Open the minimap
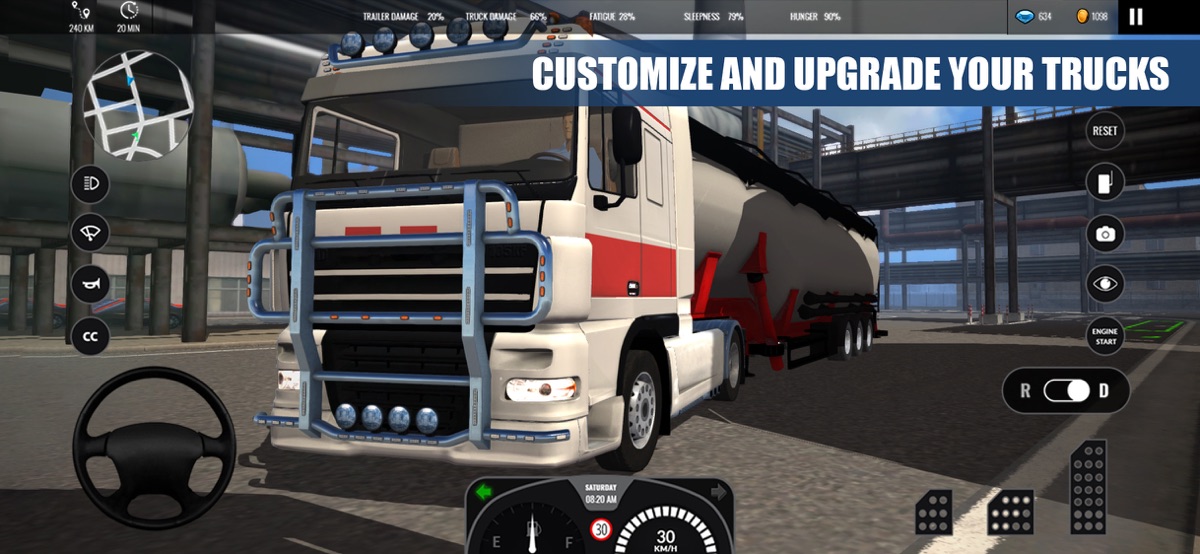Screen dimensions: 1200x554 137,105
